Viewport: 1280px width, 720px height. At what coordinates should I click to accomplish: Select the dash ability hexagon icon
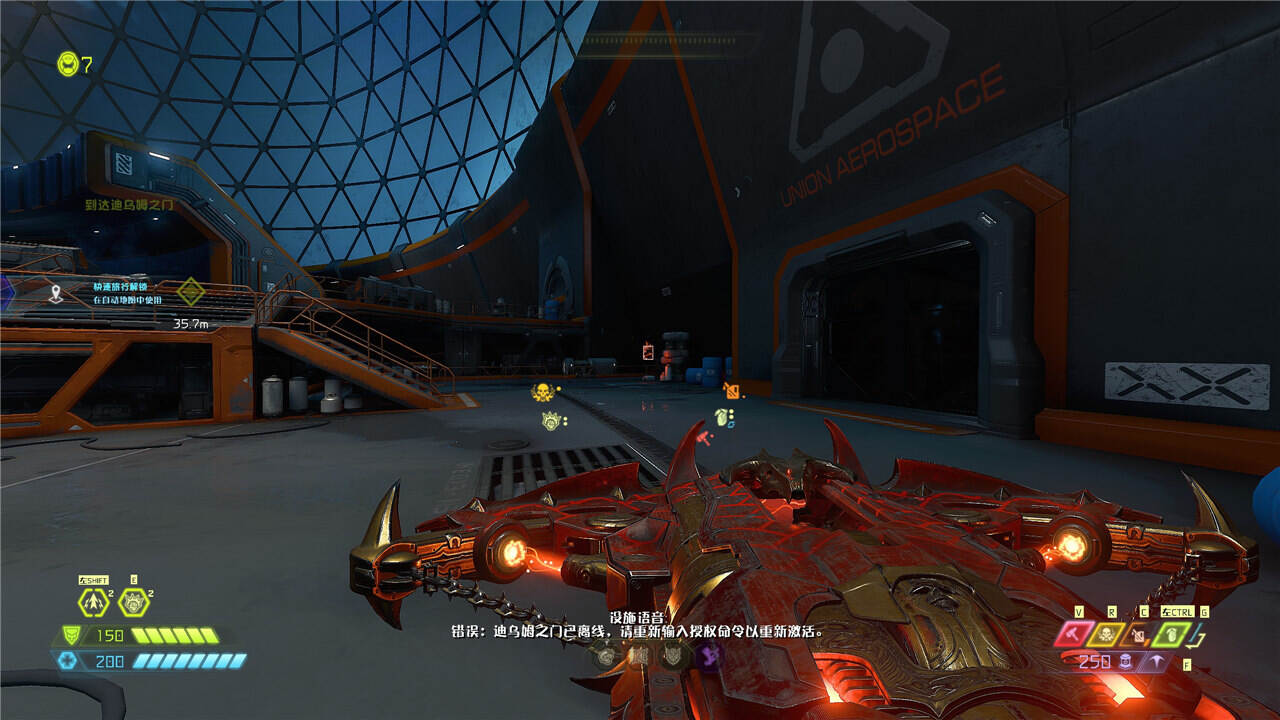(x=93, y=602)
